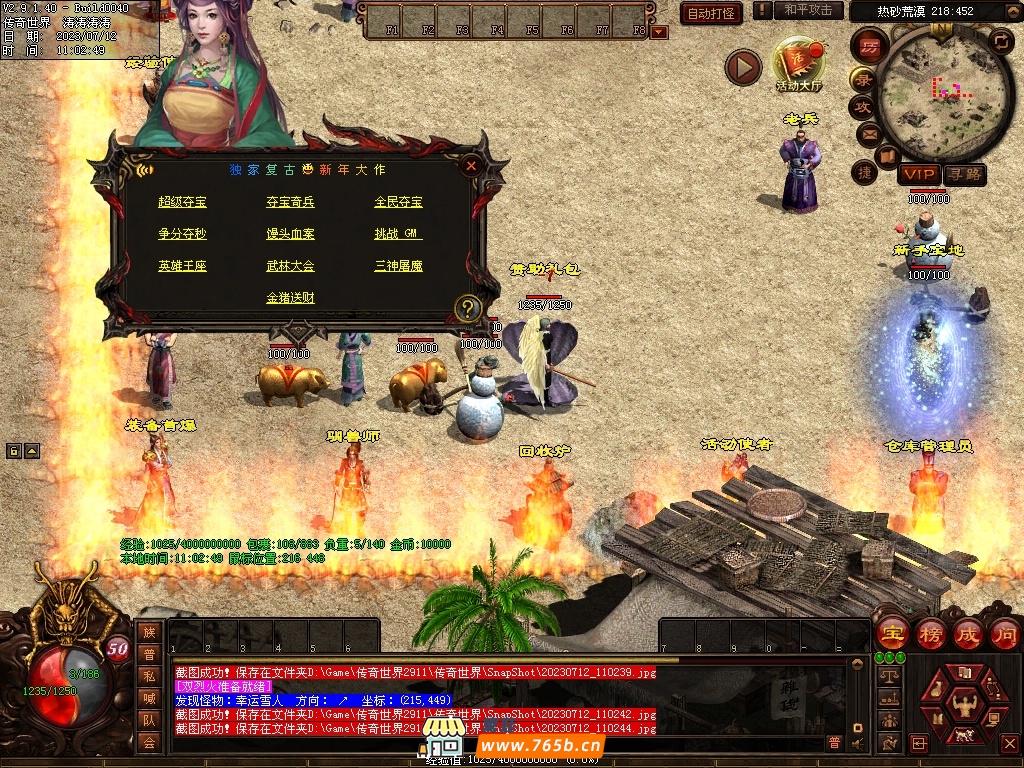The image size is (1024, 768).
Task: Choose the 三神屠魔 event link
Action: 398,266
